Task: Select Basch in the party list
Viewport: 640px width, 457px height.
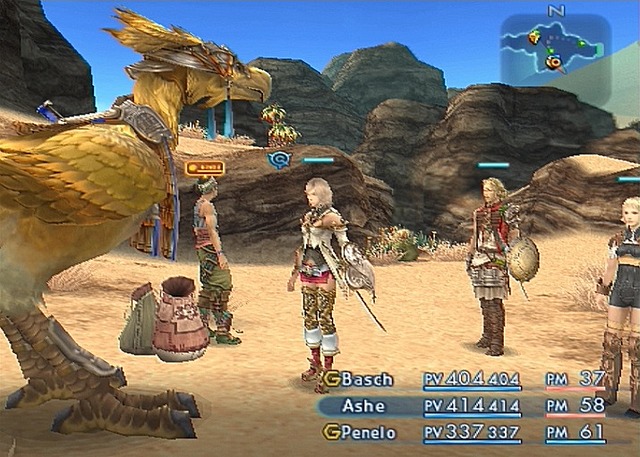Action: point(367,380)
